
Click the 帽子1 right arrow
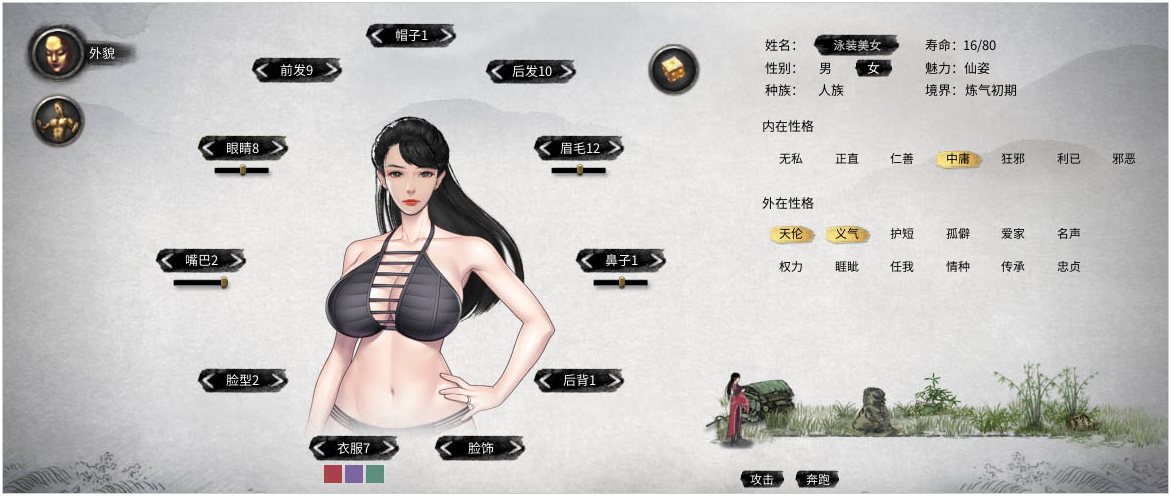(x=446, y=36)
